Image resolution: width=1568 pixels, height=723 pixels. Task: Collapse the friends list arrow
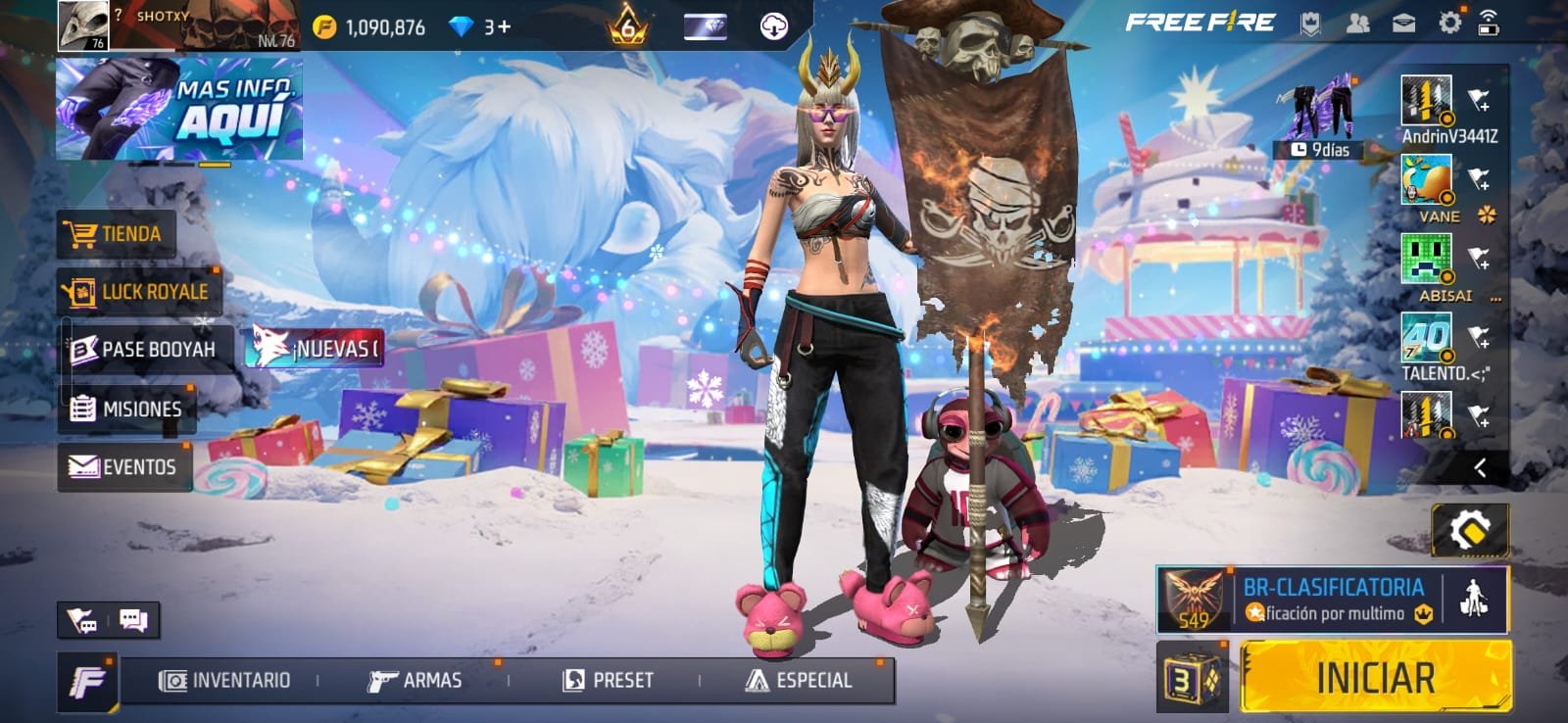1480,468
